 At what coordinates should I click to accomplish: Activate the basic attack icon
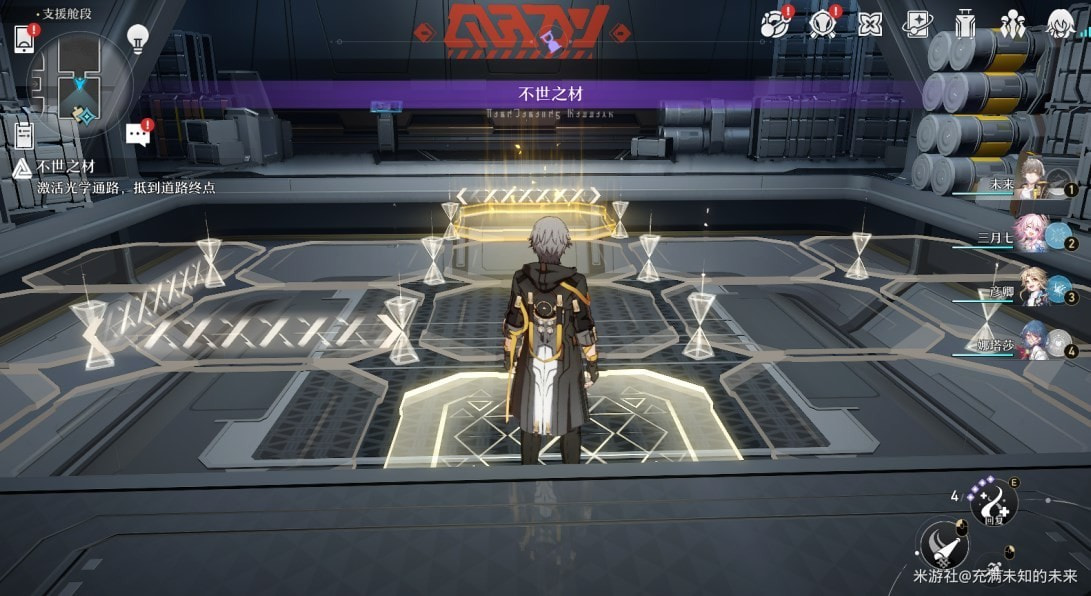pos(942,544)
